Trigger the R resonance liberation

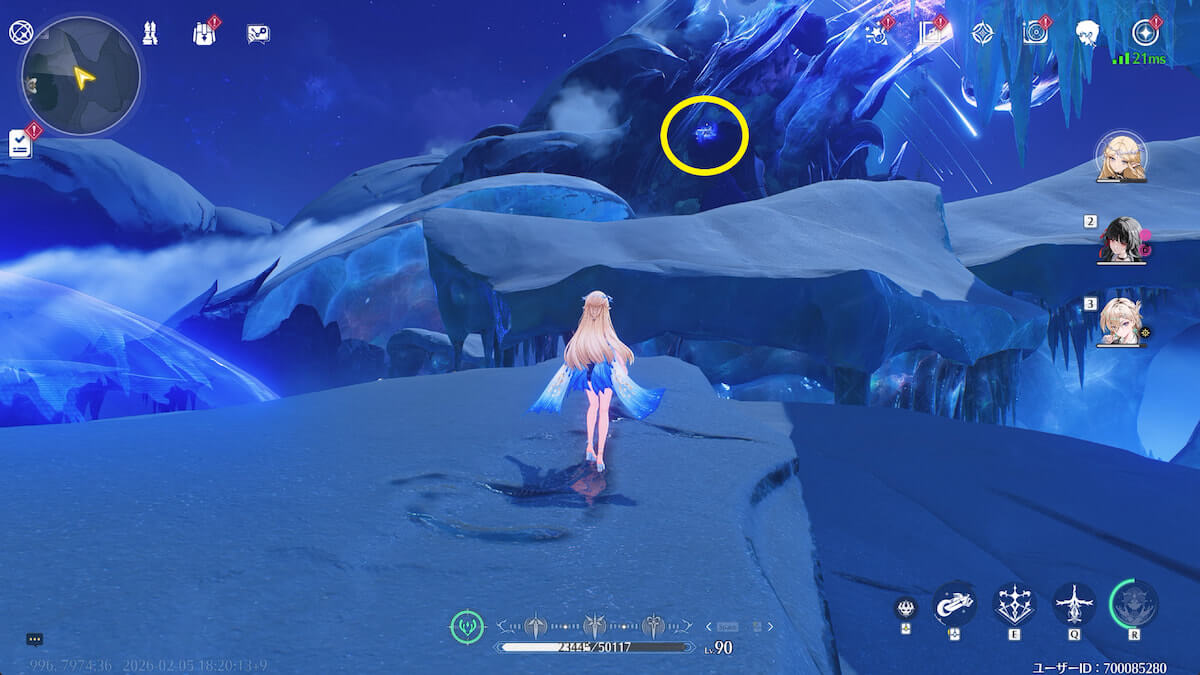(1134, 604)
